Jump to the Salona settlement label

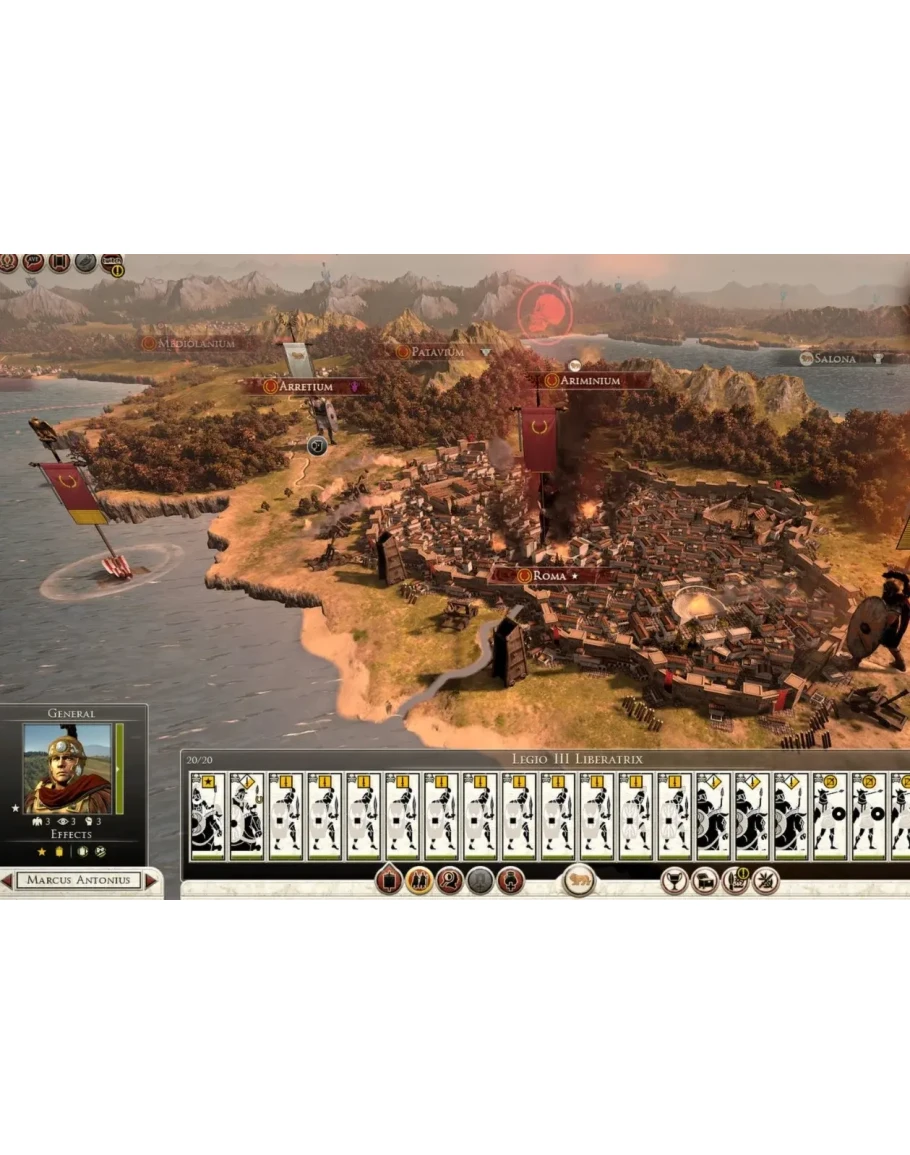pos(834,358)
